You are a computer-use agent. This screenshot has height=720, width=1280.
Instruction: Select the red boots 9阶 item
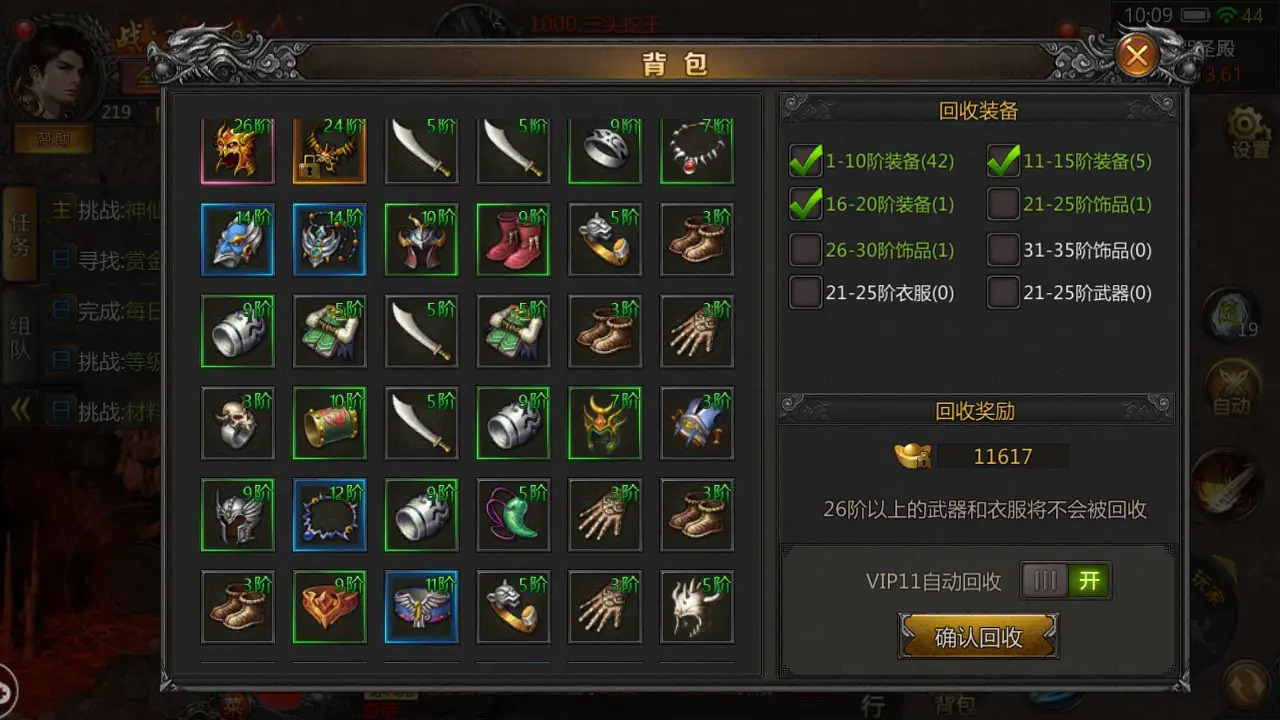click(x=513, y=239)
